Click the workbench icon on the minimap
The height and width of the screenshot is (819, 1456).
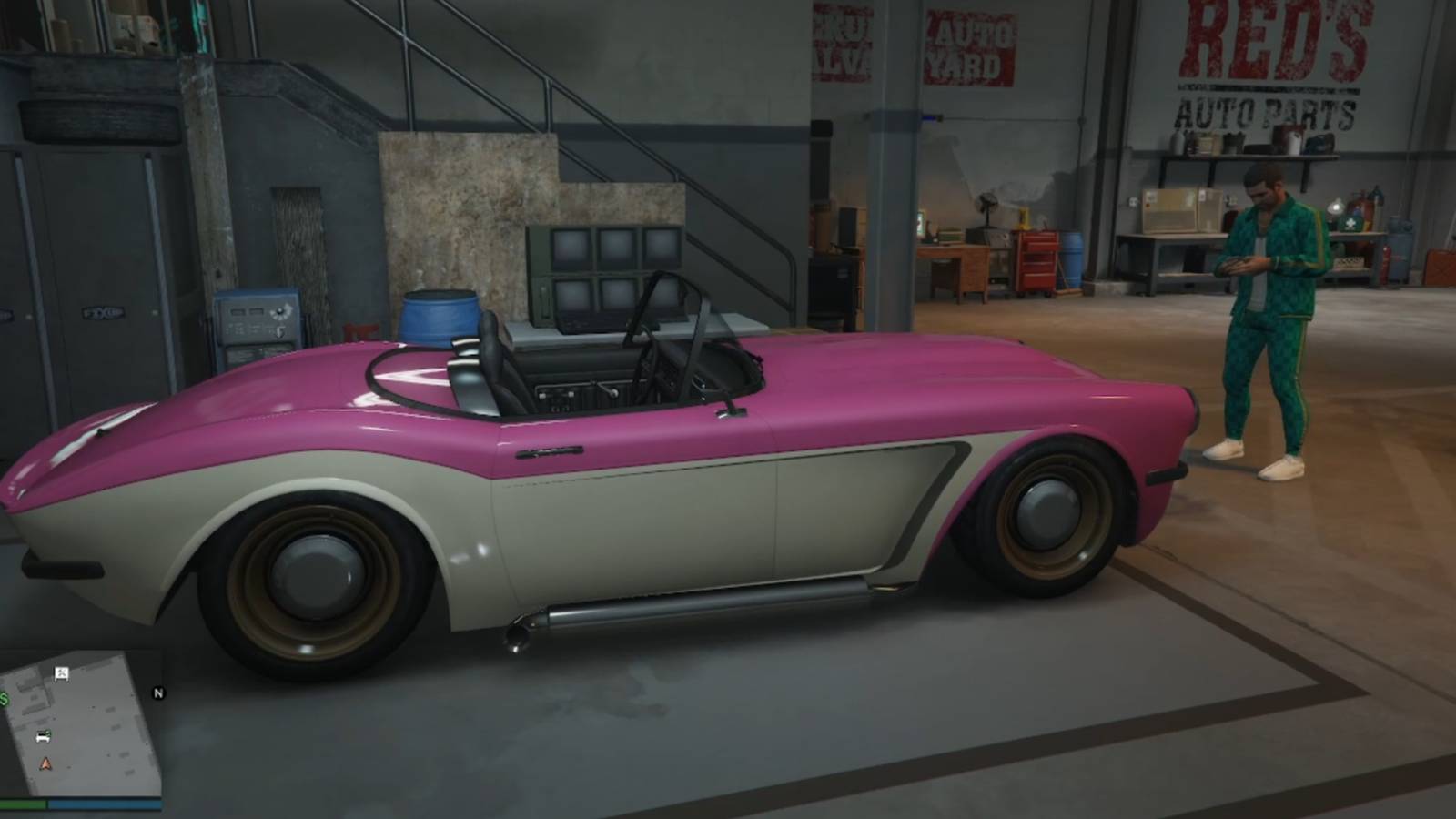coord(60,674)
